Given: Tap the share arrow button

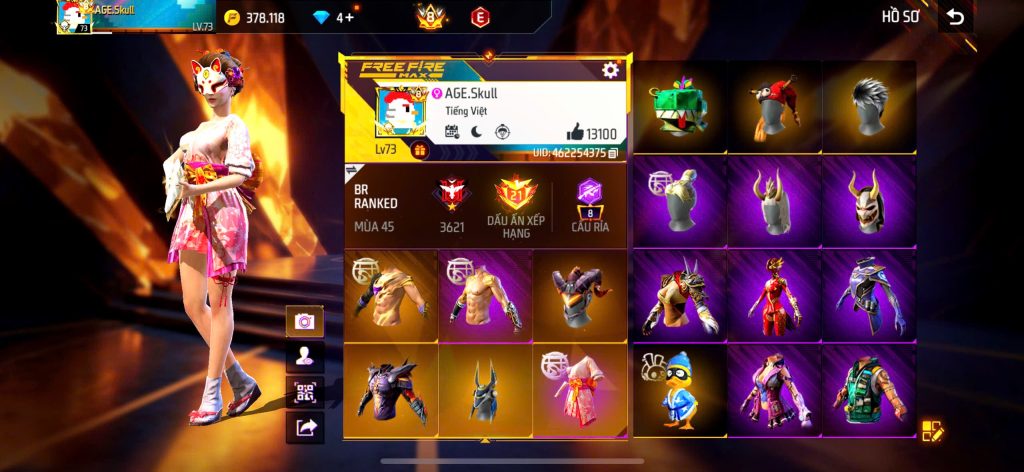Looking at the screenshot, I should 304,428.
